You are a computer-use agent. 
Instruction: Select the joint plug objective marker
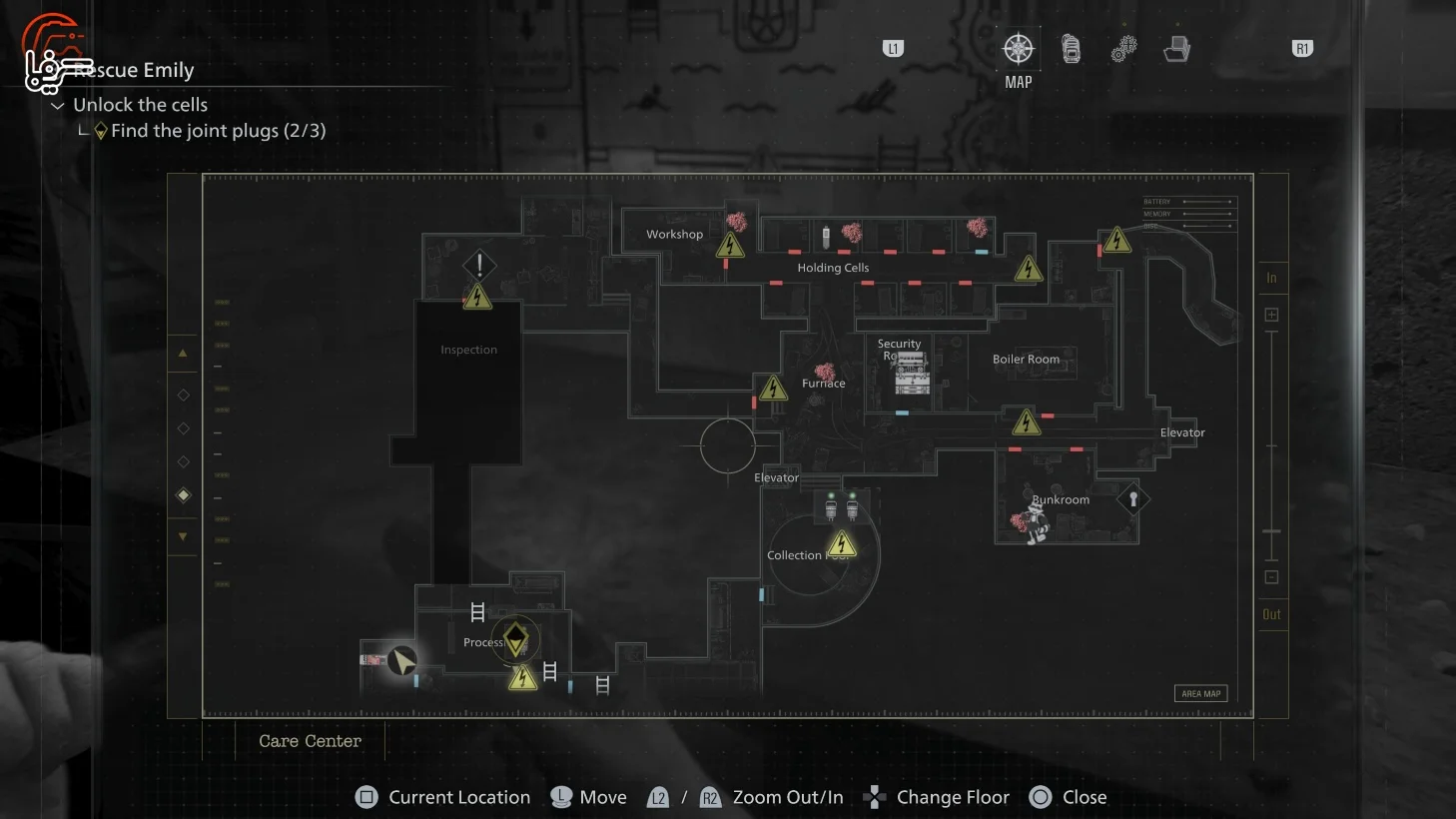click(x=515, y=639)
